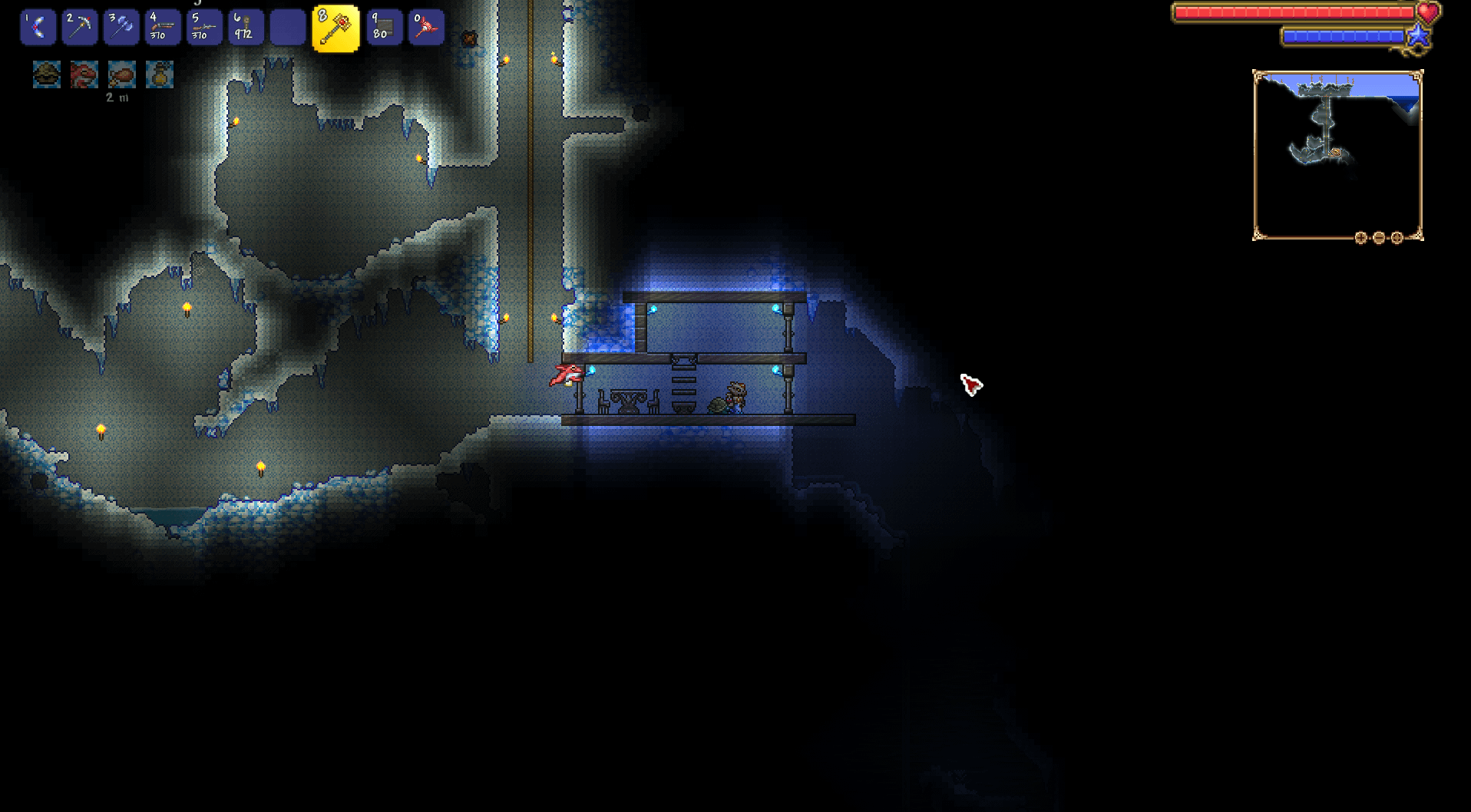Reset the minimap zoom with the third button

coord(1397,238)
